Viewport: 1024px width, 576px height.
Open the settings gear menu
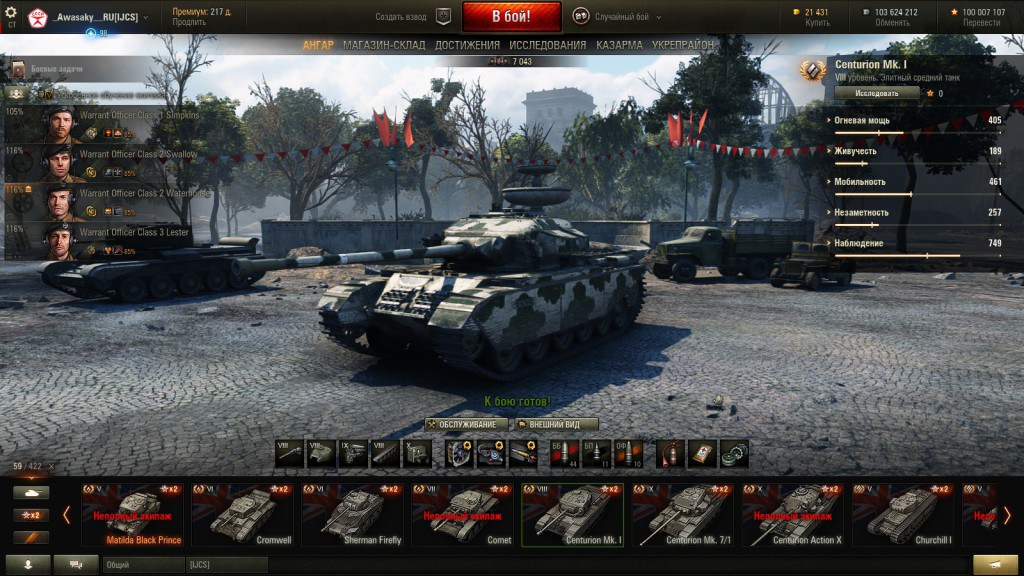coord(11,13)
